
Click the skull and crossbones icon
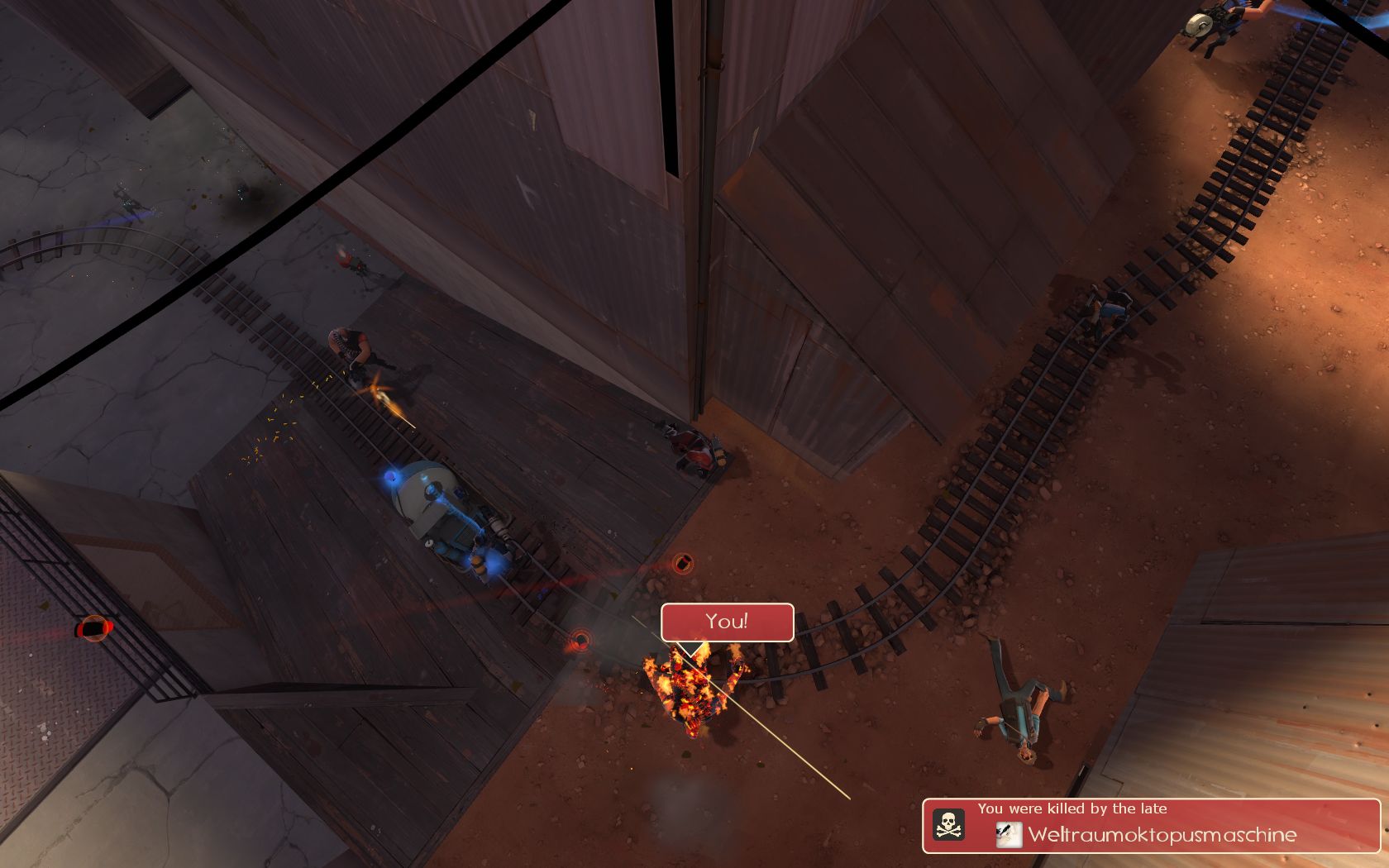[948, 825]
